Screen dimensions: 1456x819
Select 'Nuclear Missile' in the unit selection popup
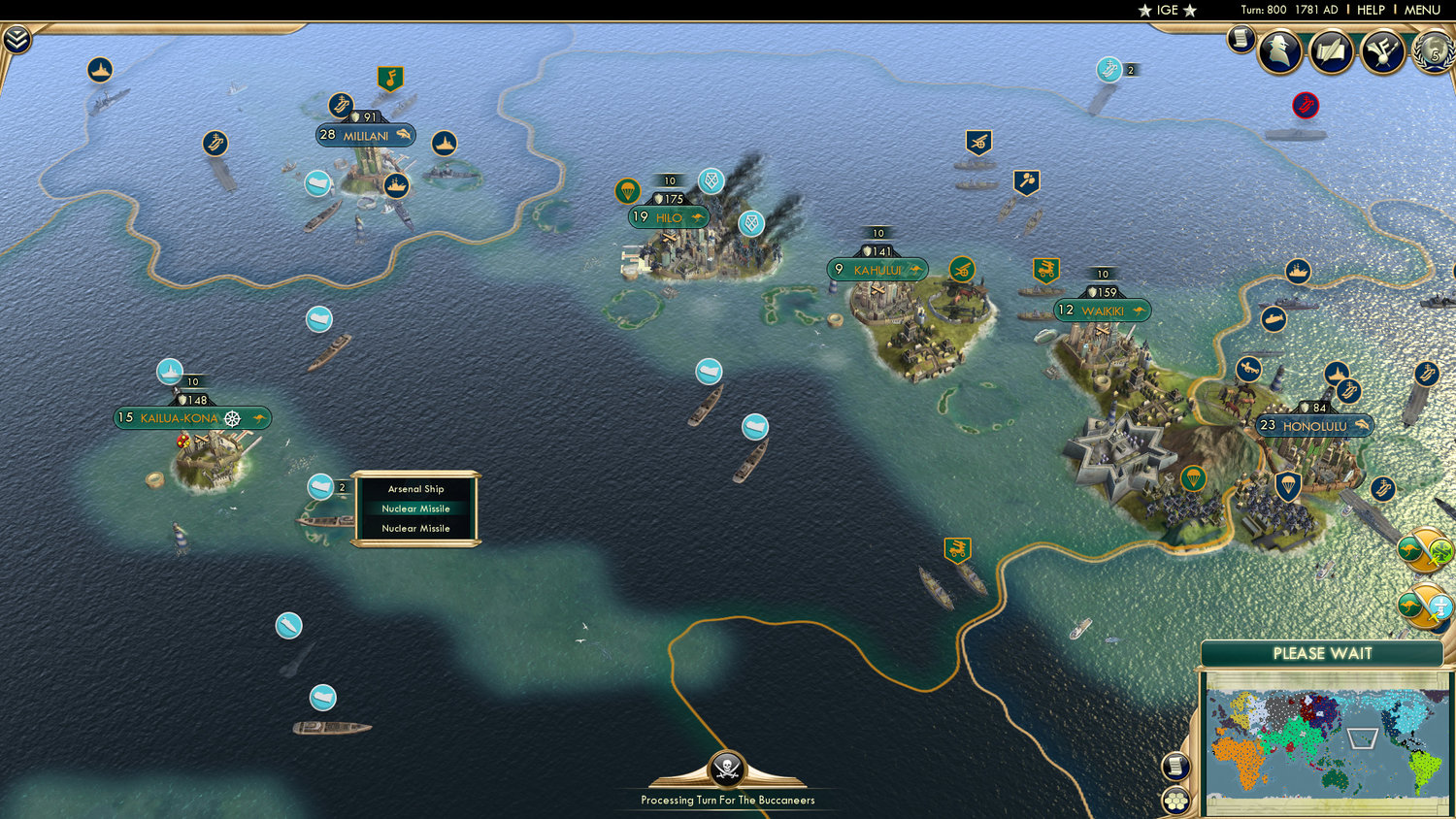click(415, 508)
